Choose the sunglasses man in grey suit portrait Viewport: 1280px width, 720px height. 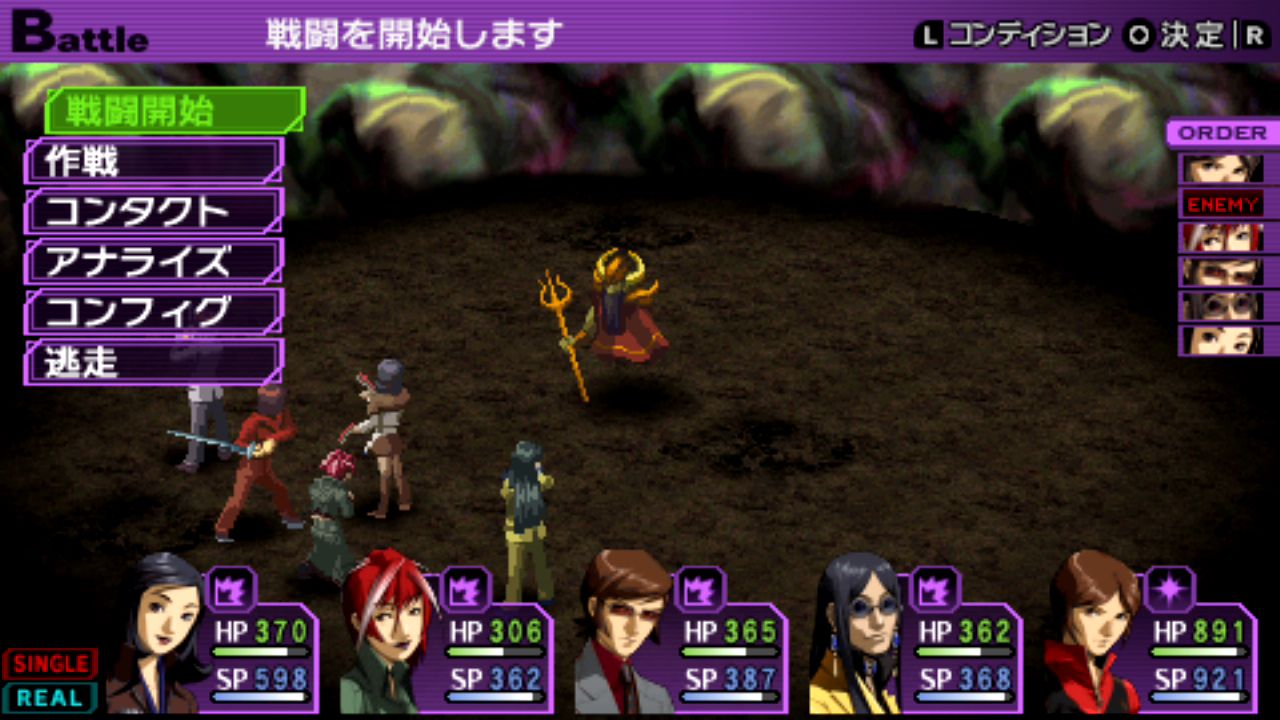(625, 635)
